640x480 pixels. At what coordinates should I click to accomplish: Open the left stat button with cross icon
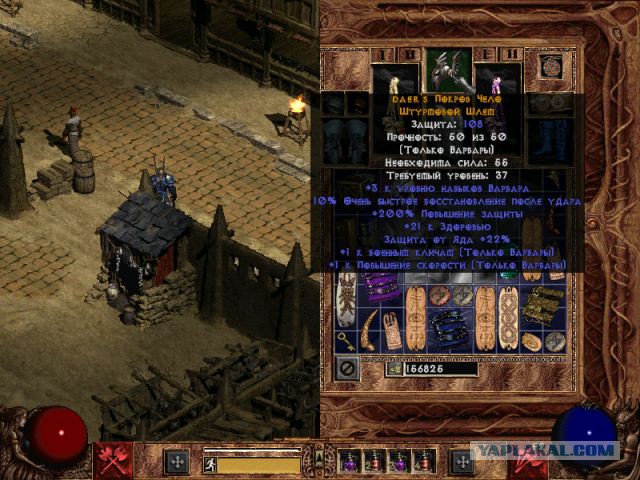(x=177, y=462)
